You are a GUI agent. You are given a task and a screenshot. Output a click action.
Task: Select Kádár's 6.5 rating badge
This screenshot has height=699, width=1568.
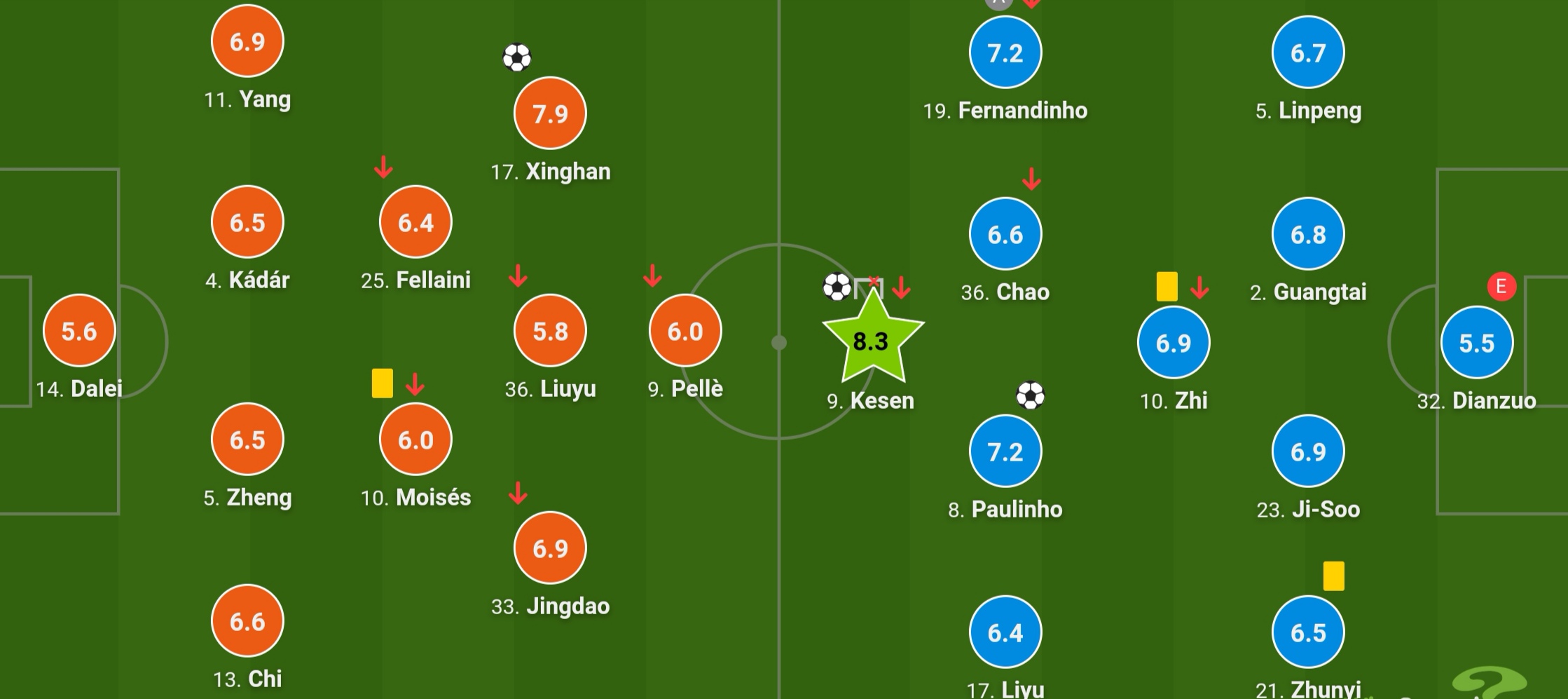(x=247, y=222)
